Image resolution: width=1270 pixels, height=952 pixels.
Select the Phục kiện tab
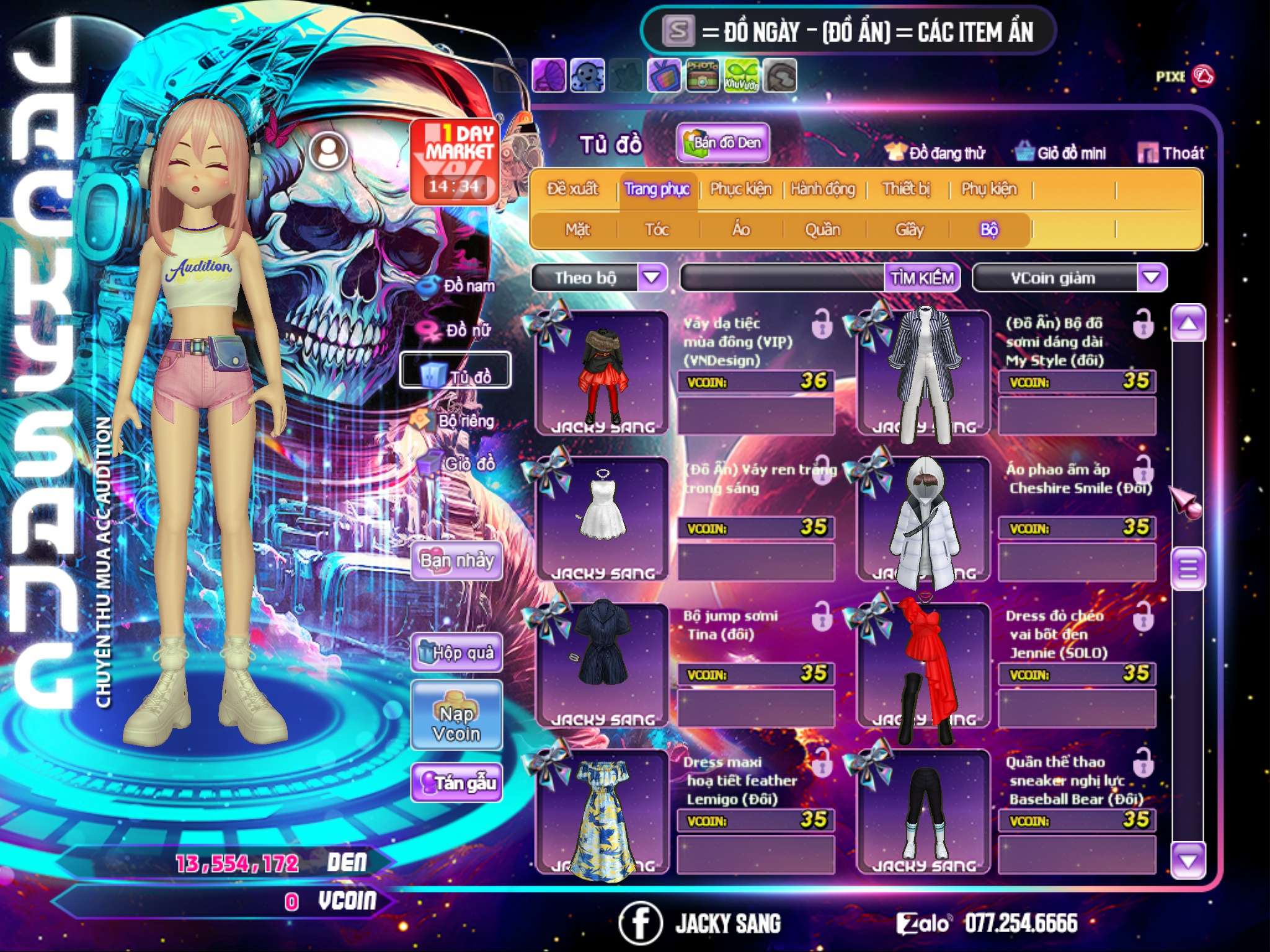click(x=740, y=189)
